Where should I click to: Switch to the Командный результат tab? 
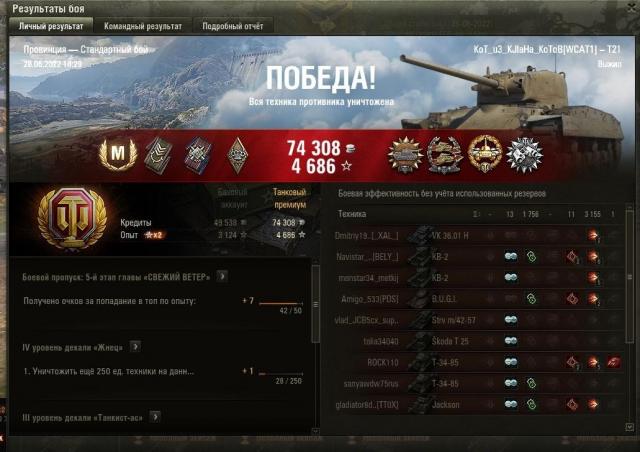click(145, 26)
